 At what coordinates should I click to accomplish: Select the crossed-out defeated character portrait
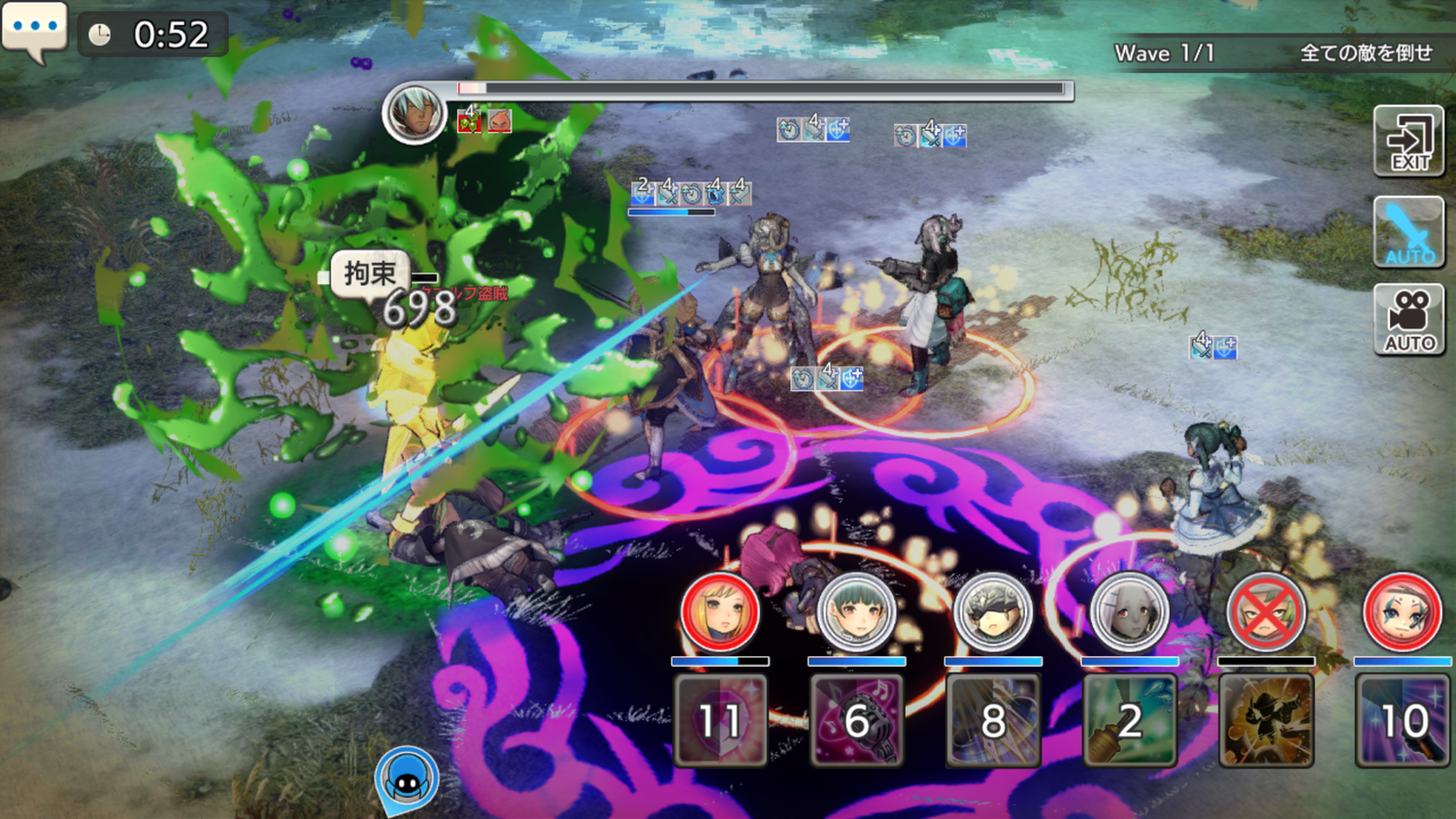[1266, 612]
